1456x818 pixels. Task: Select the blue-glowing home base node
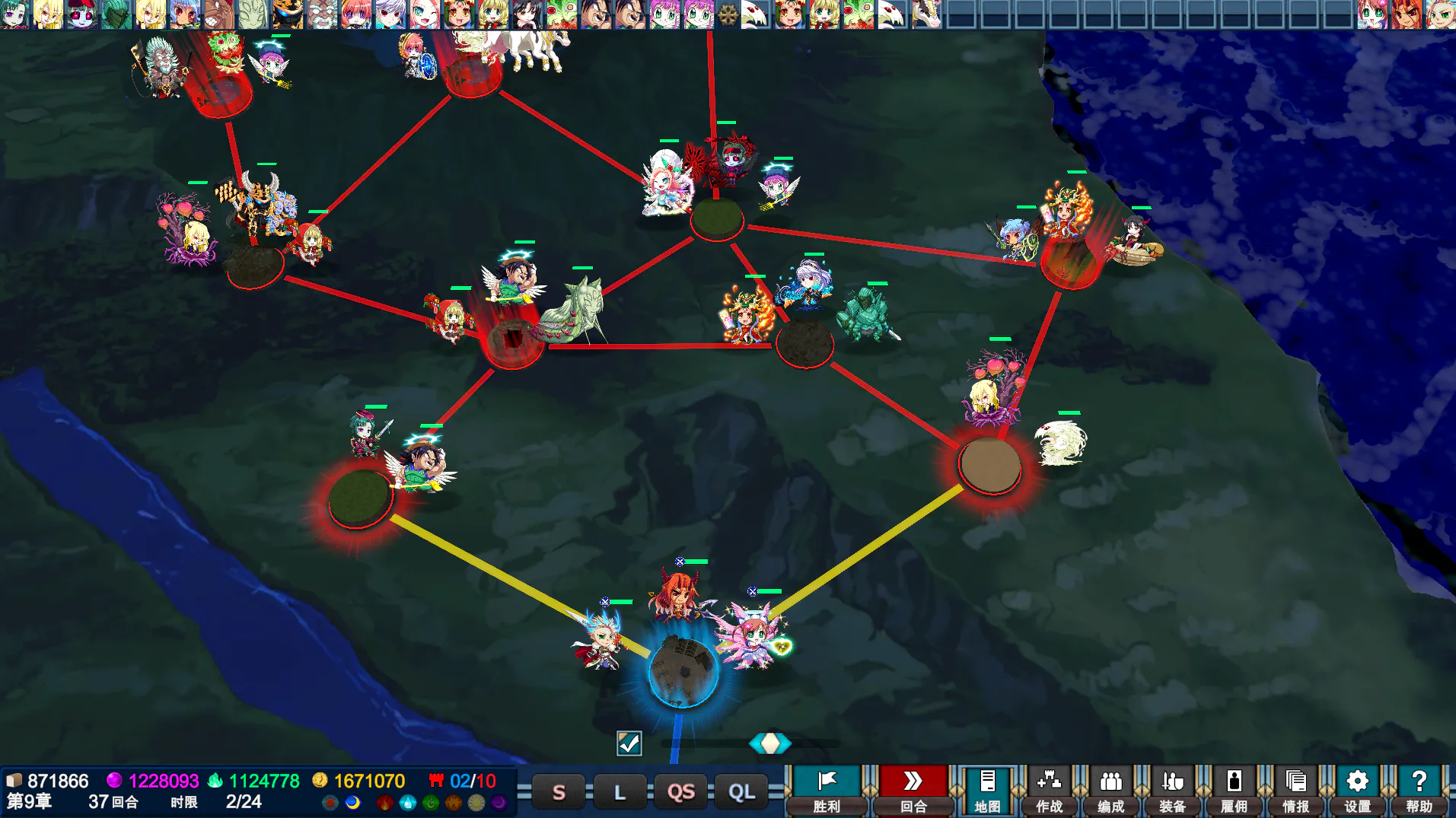(683, 672)
